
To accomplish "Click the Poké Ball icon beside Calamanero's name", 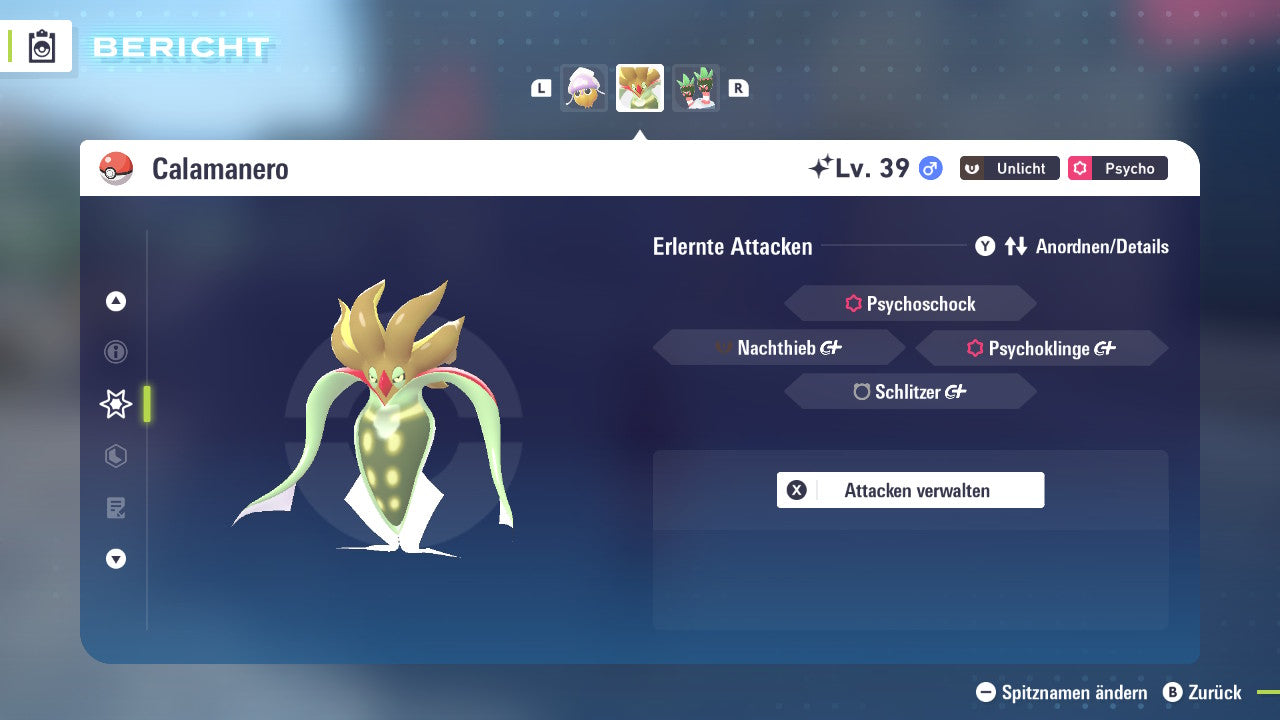I will tap(115, 168).
